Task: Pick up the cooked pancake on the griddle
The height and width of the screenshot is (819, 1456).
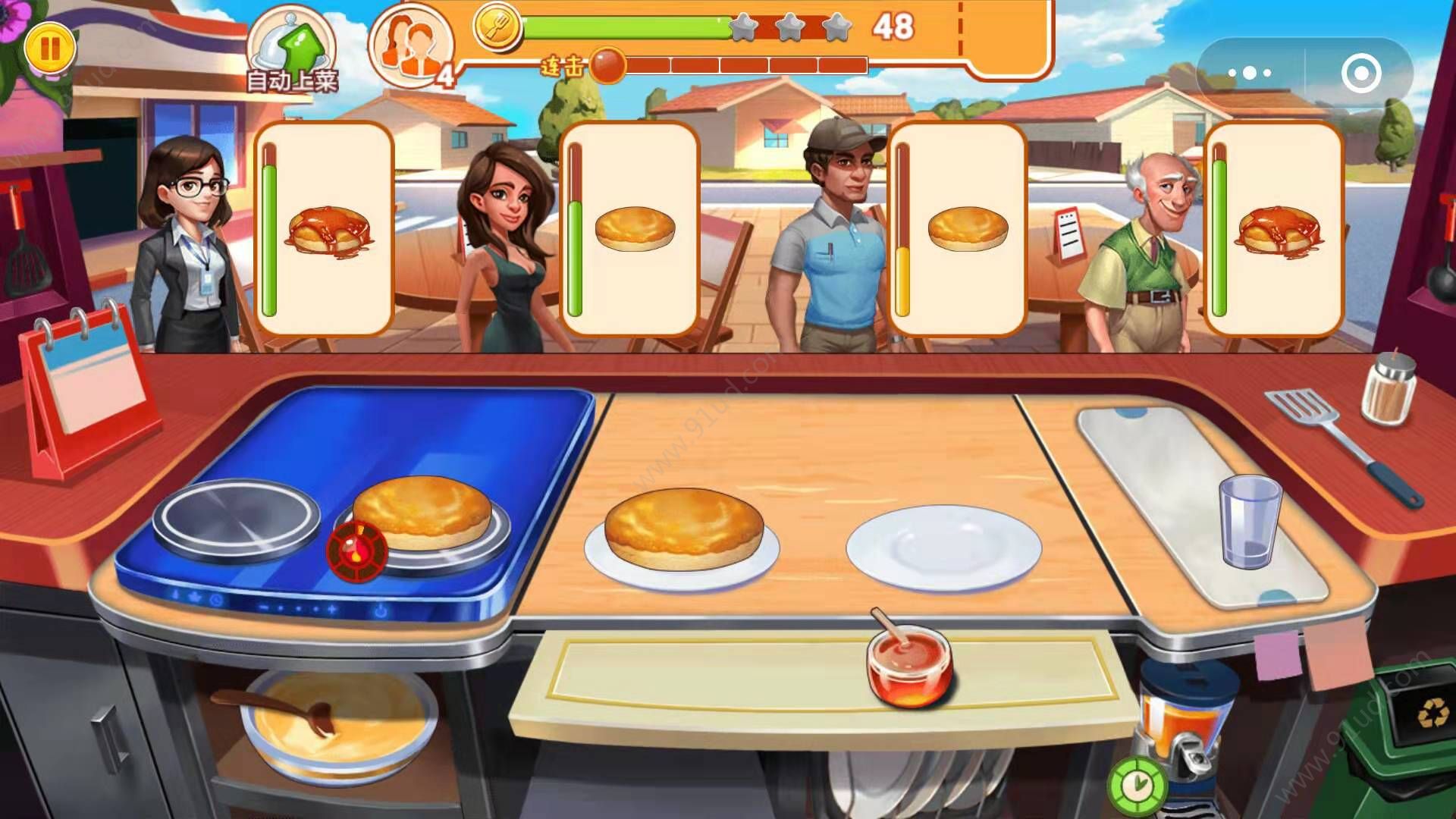Action: click(x=422, y=512)
